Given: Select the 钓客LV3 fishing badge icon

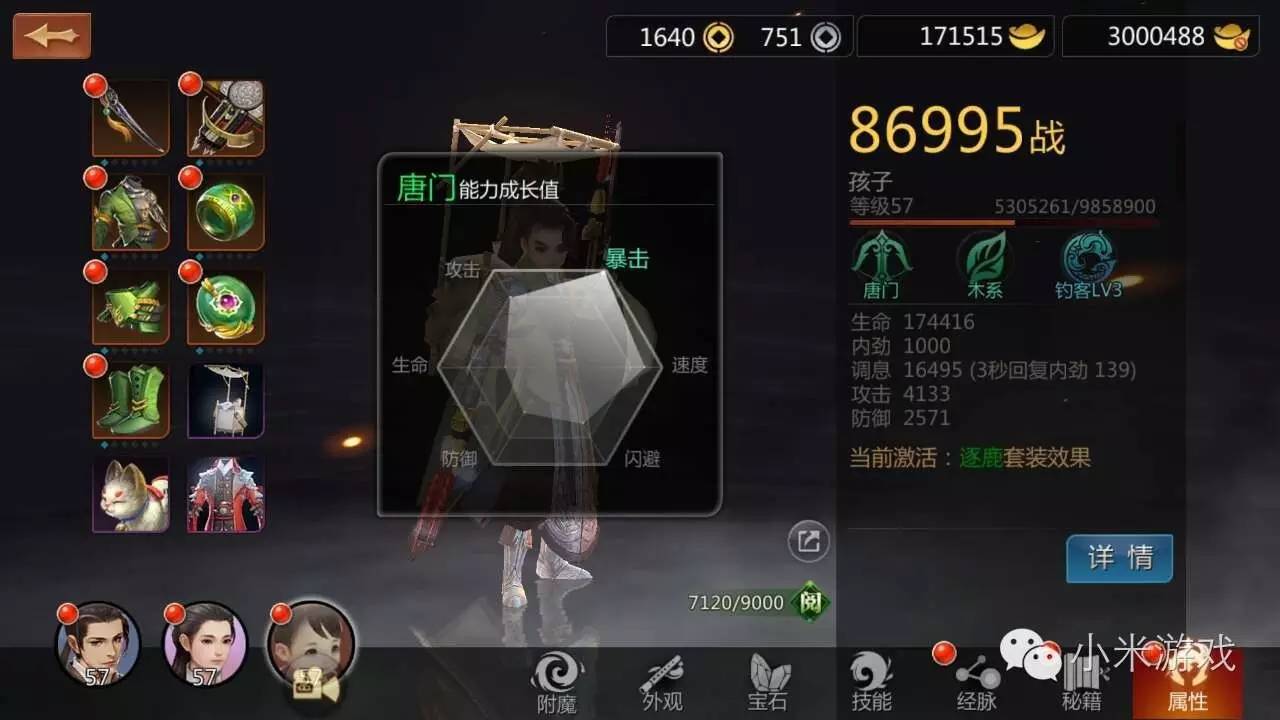Looking at the screenshot, I should point(1088,258).
